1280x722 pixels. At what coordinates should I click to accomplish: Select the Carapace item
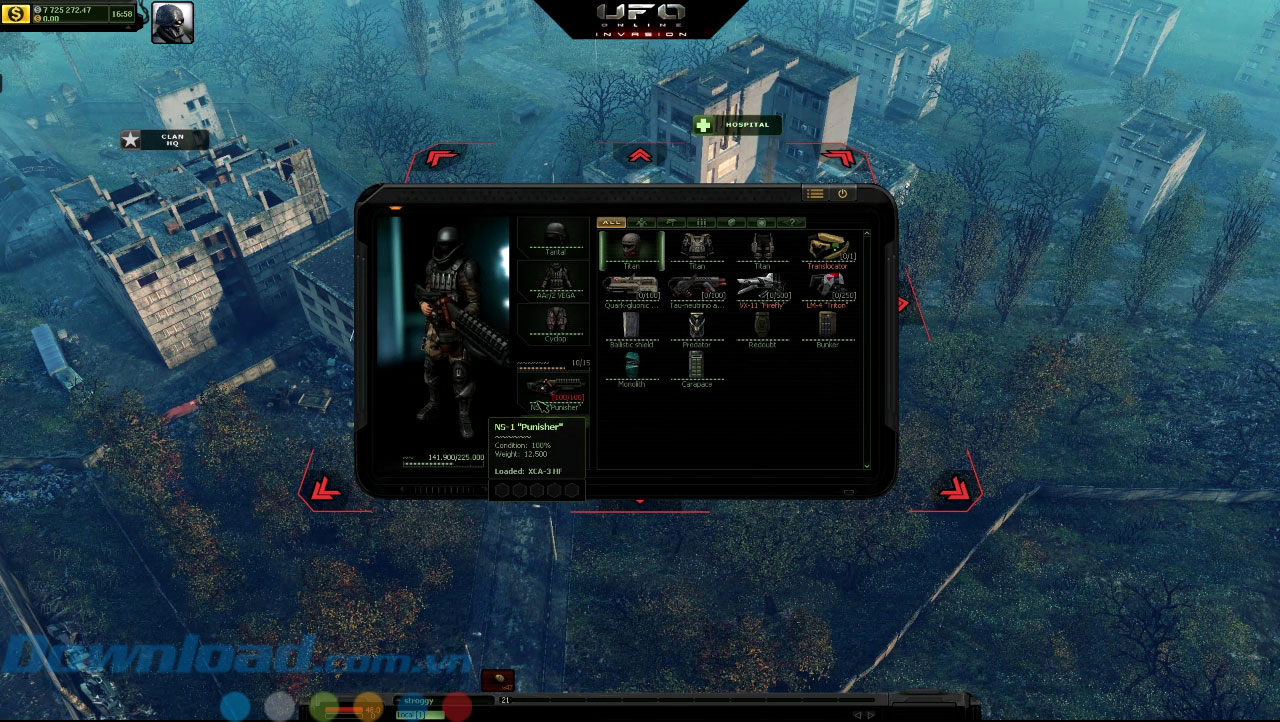click(x=697, y=367)
